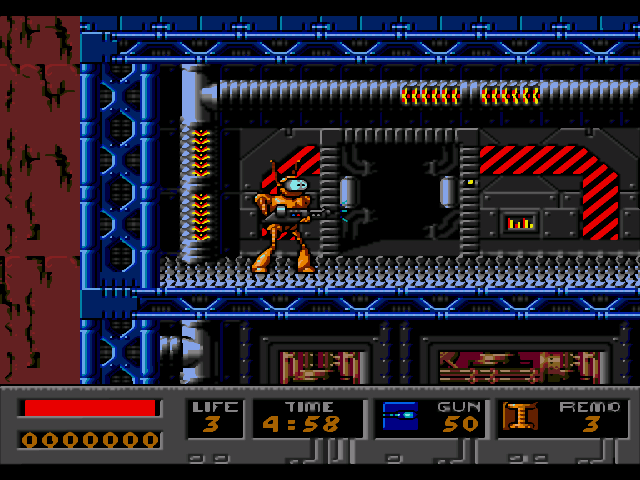Click the orange icon beside REMO
This screenshot has width=640, height=480.
click(x=520, y=417)
